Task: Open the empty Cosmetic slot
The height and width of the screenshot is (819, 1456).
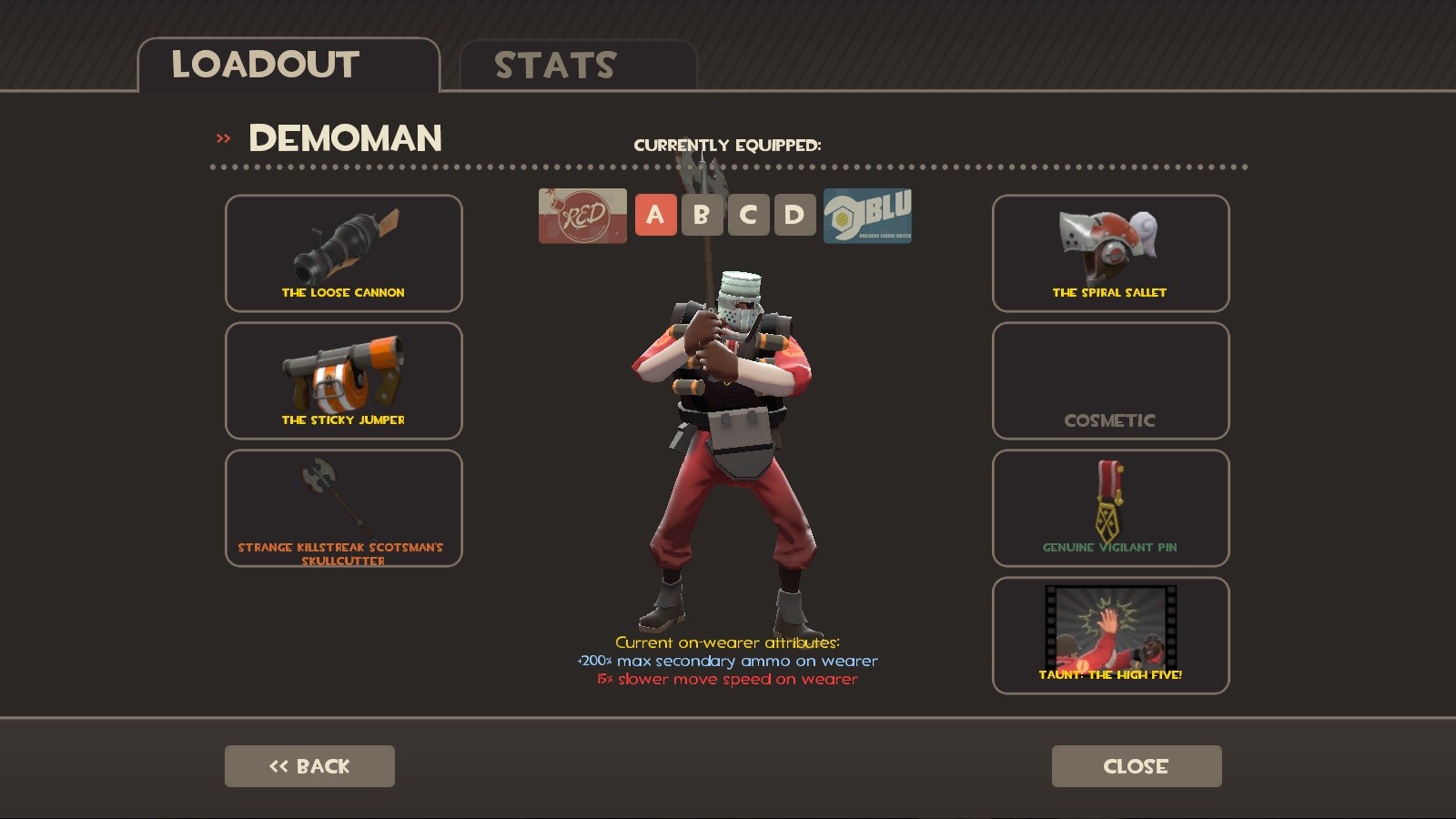Action: (x=1110, y=380)
